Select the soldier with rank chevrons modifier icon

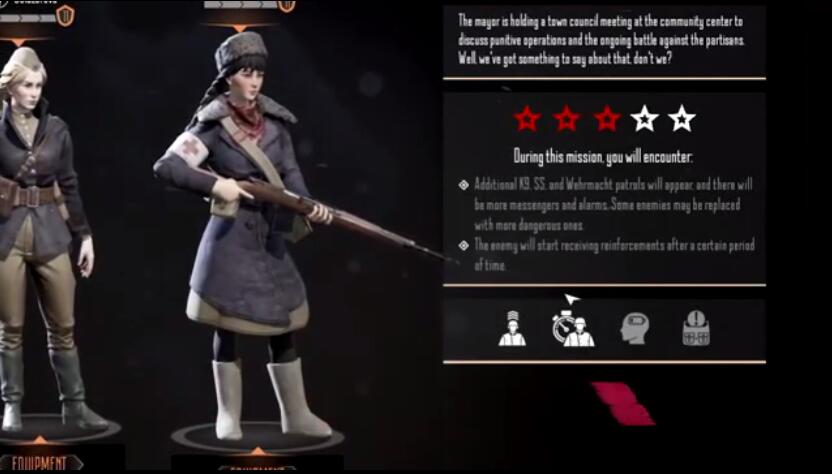[512, 329]
